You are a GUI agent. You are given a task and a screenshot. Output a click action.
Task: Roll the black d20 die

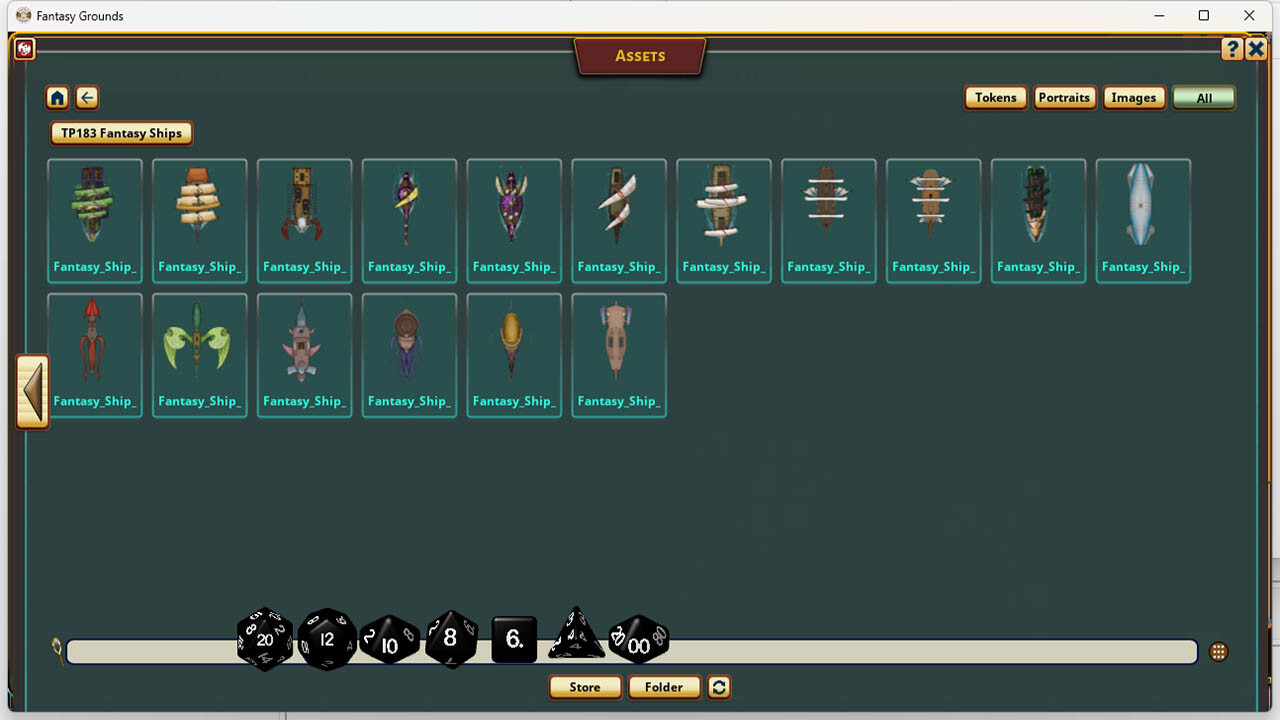(263, 640)
